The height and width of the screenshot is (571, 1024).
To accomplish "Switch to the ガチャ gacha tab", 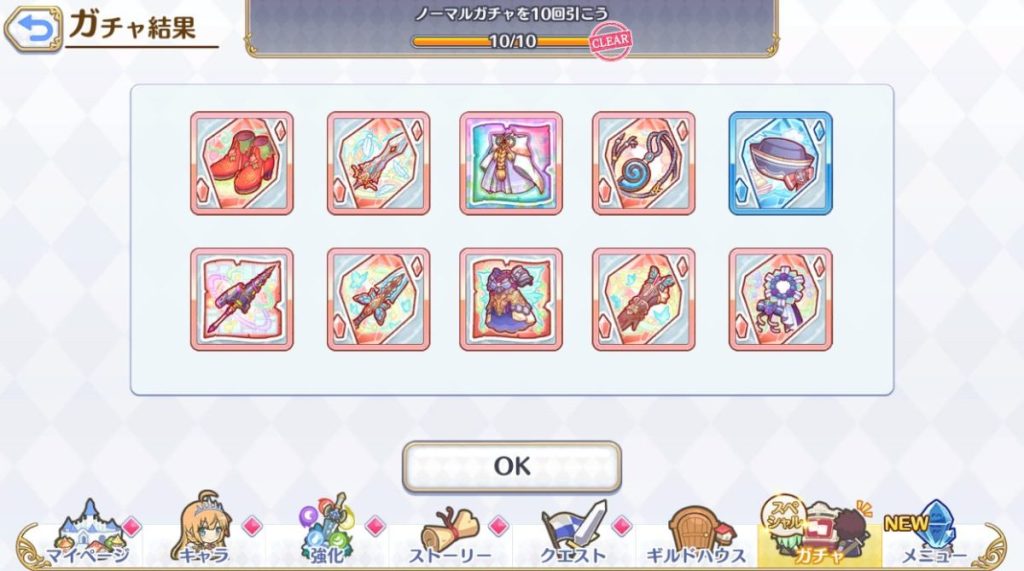I will point(817,538).
